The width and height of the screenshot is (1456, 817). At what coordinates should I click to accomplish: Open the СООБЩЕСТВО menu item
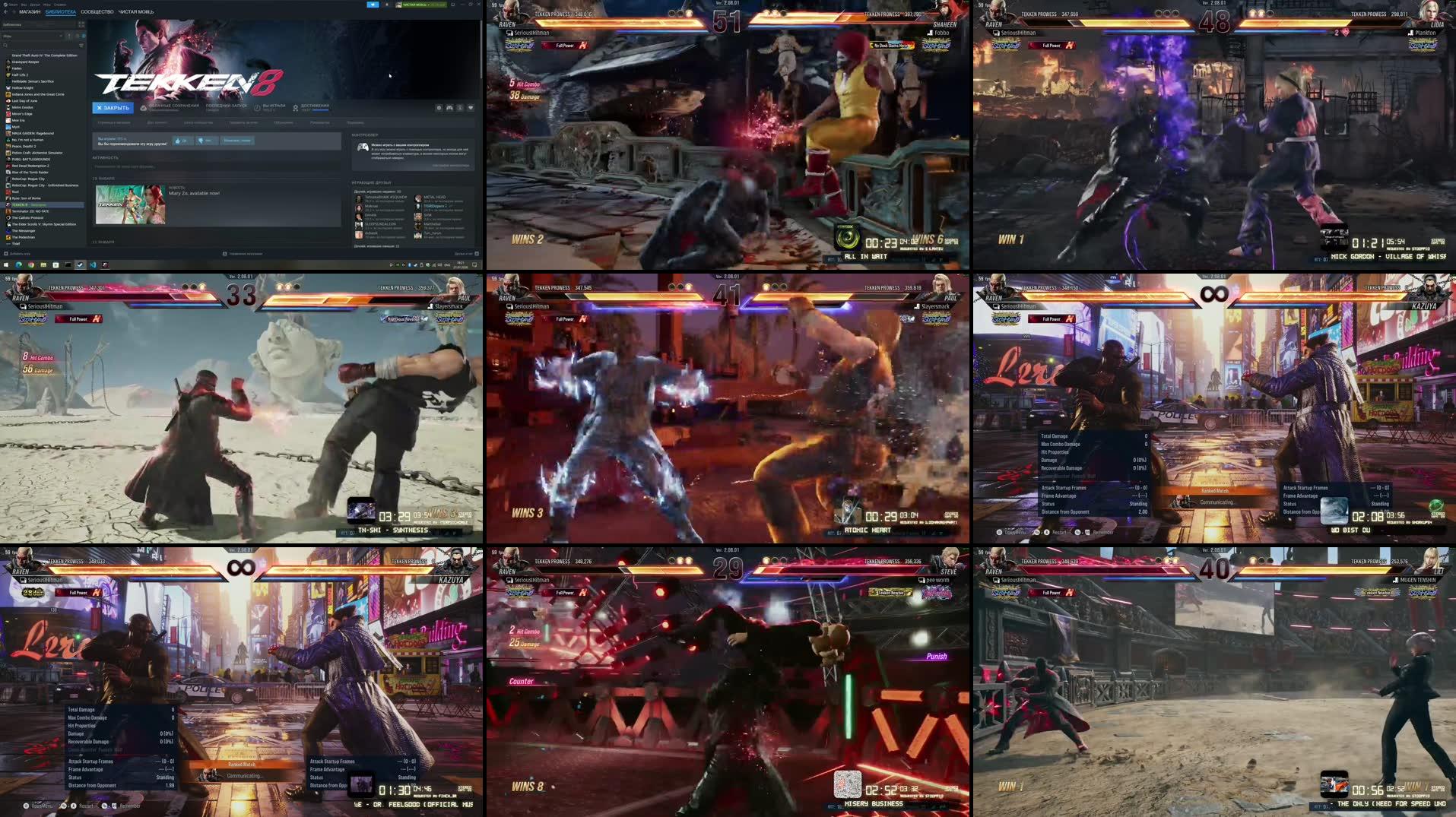pos(96,12)
